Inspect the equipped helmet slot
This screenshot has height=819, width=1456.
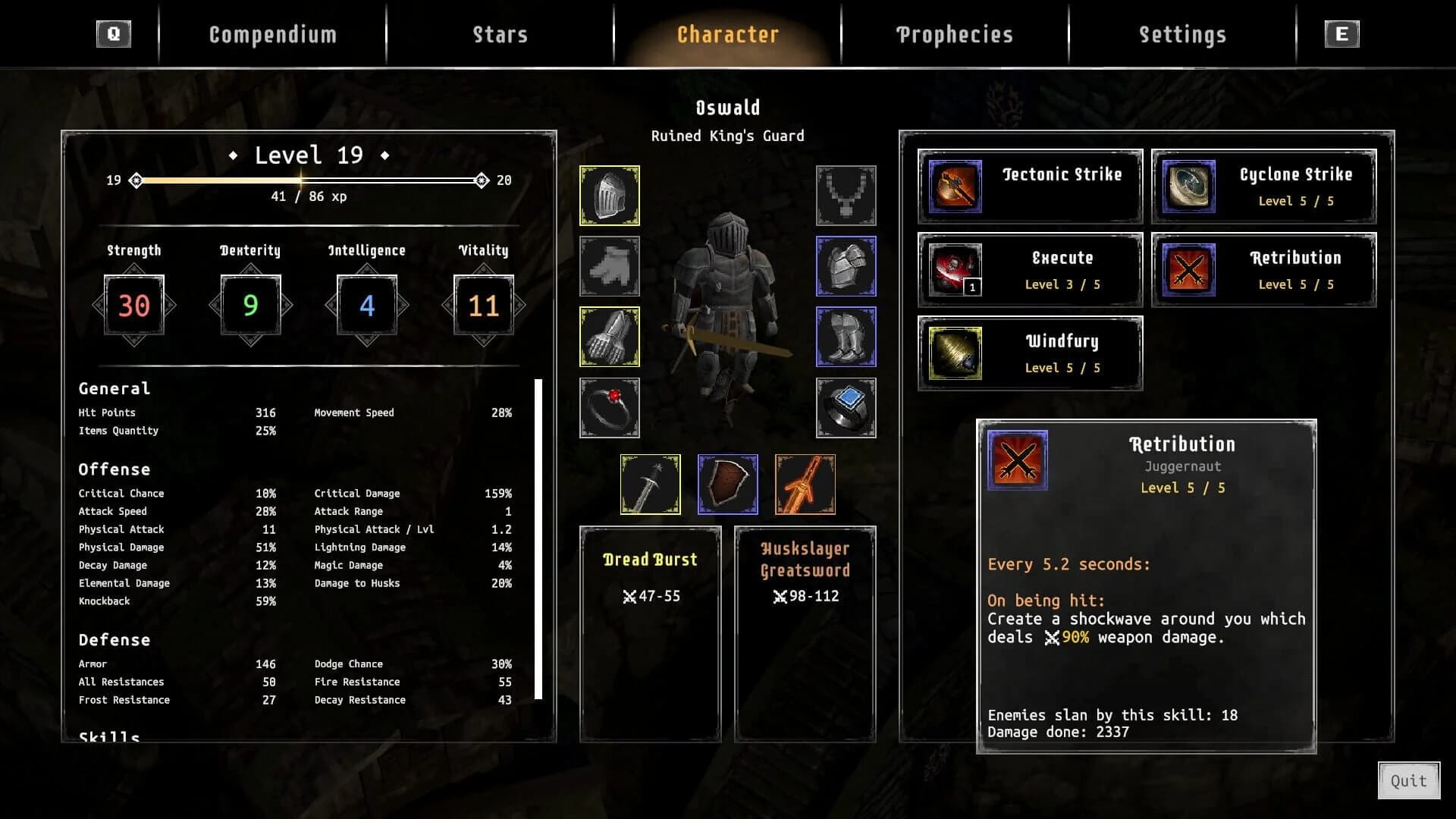click(609, 196)
